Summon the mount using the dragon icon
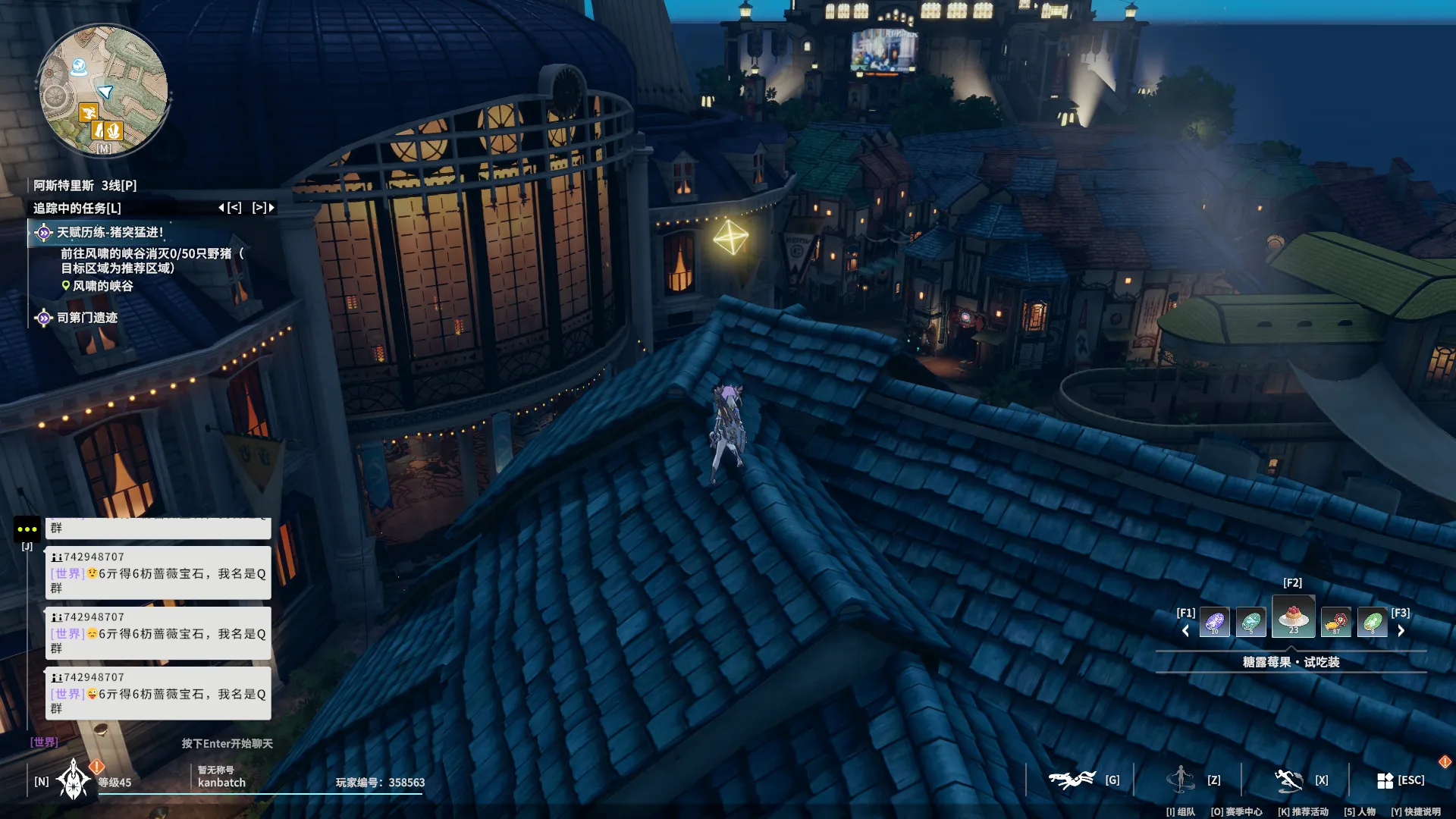1456x819 pixels. click(1072, 780)
